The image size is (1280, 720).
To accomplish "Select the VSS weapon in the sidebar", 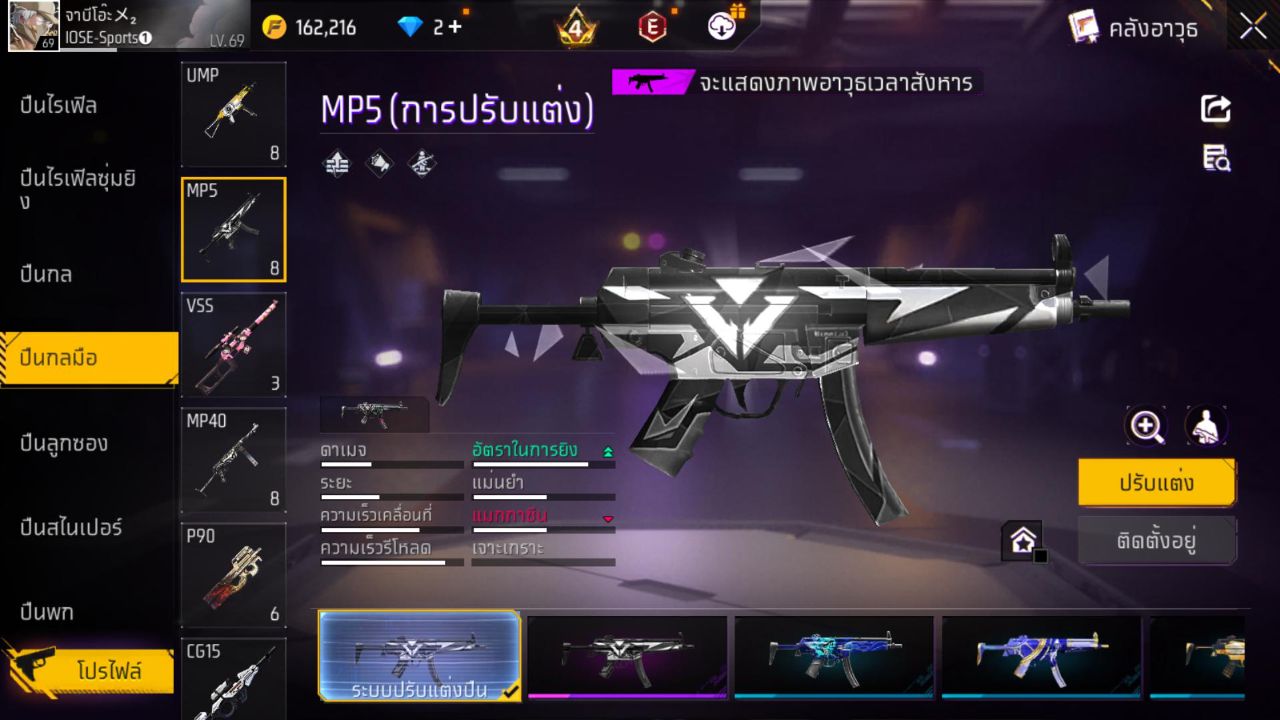I will pos(233,345).
